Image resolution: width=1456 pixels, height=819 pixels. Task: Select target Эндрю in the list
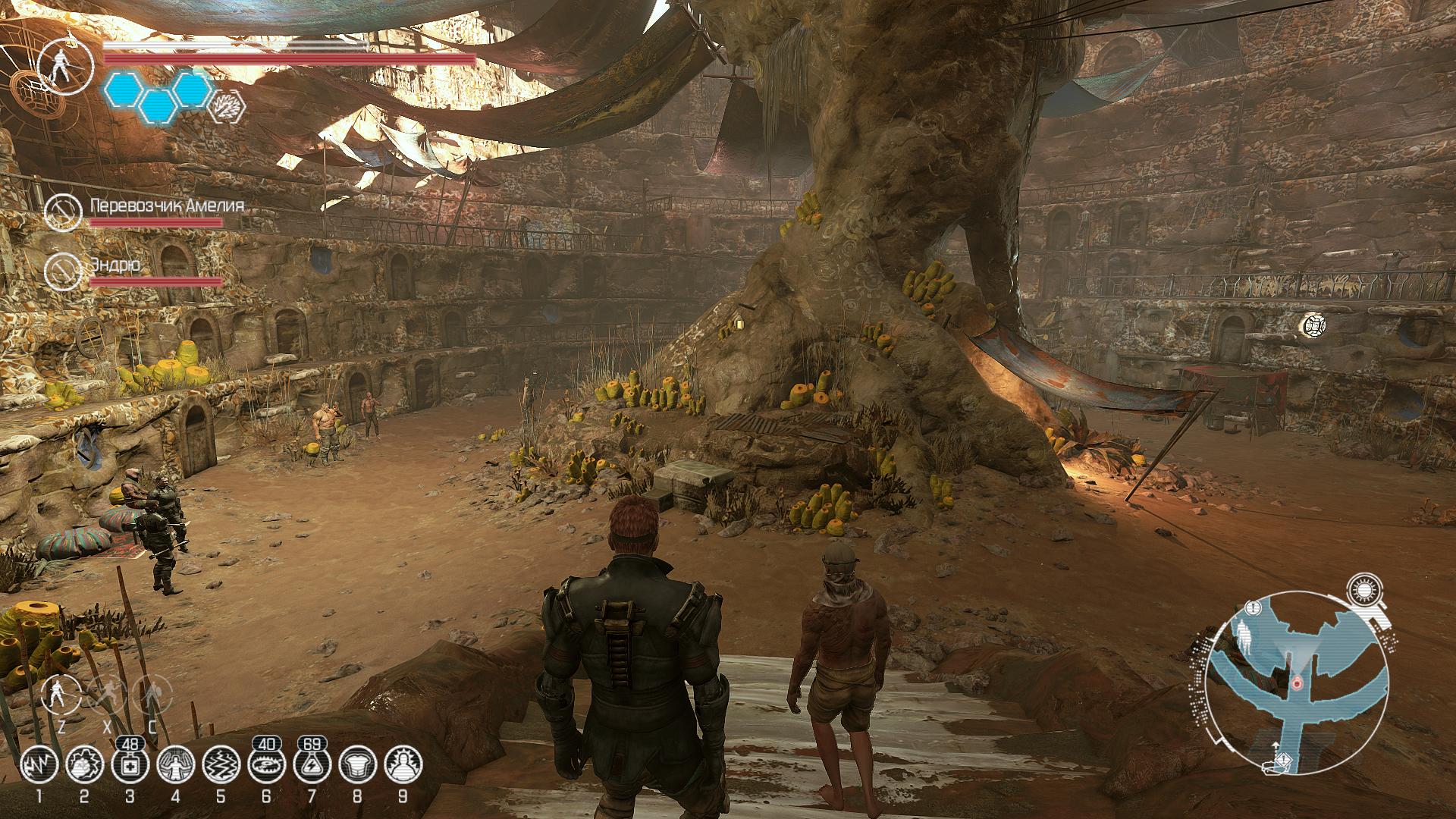114,265
